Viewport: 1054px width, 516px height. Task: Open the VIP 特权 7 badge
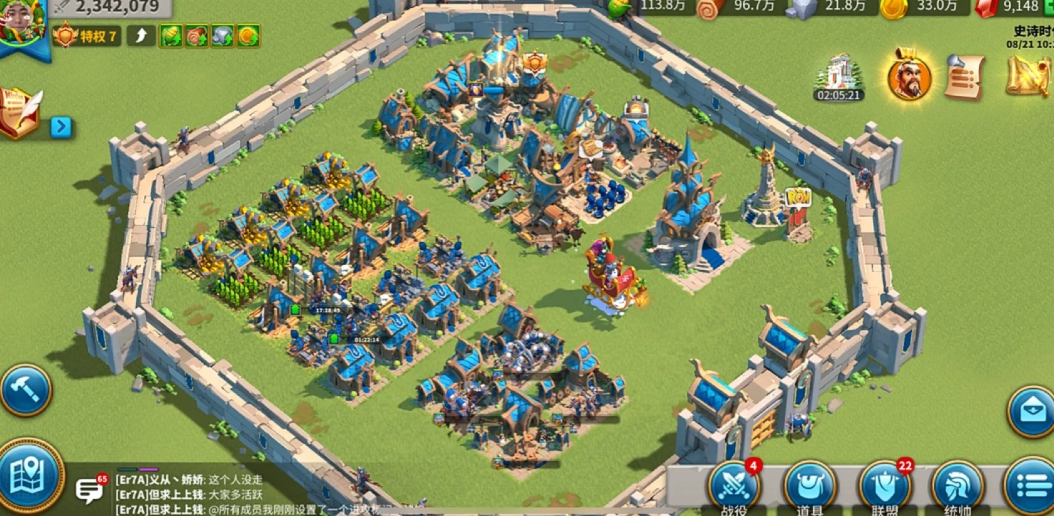(87, 37)
